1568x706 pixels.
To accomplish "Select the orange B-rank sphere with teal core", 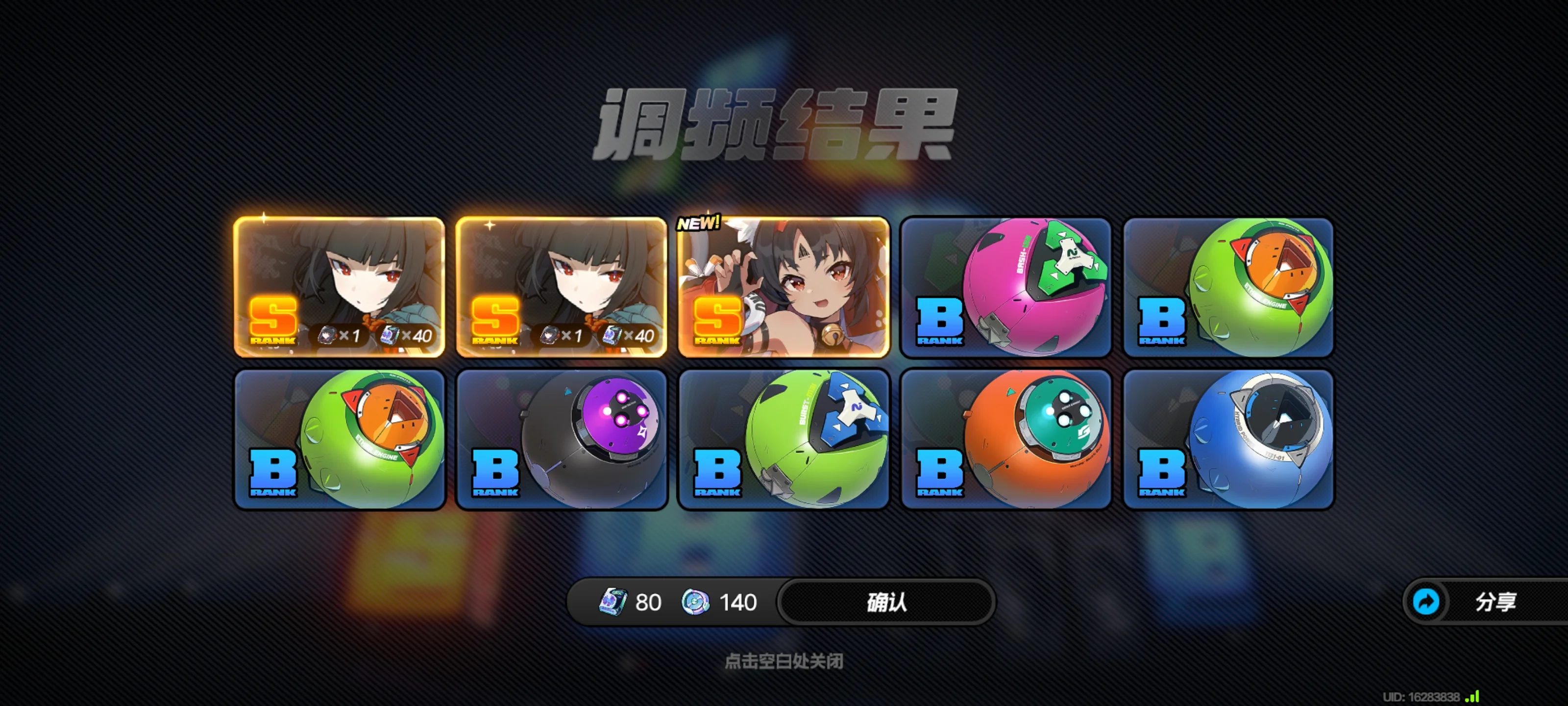I will (1005, 439).
